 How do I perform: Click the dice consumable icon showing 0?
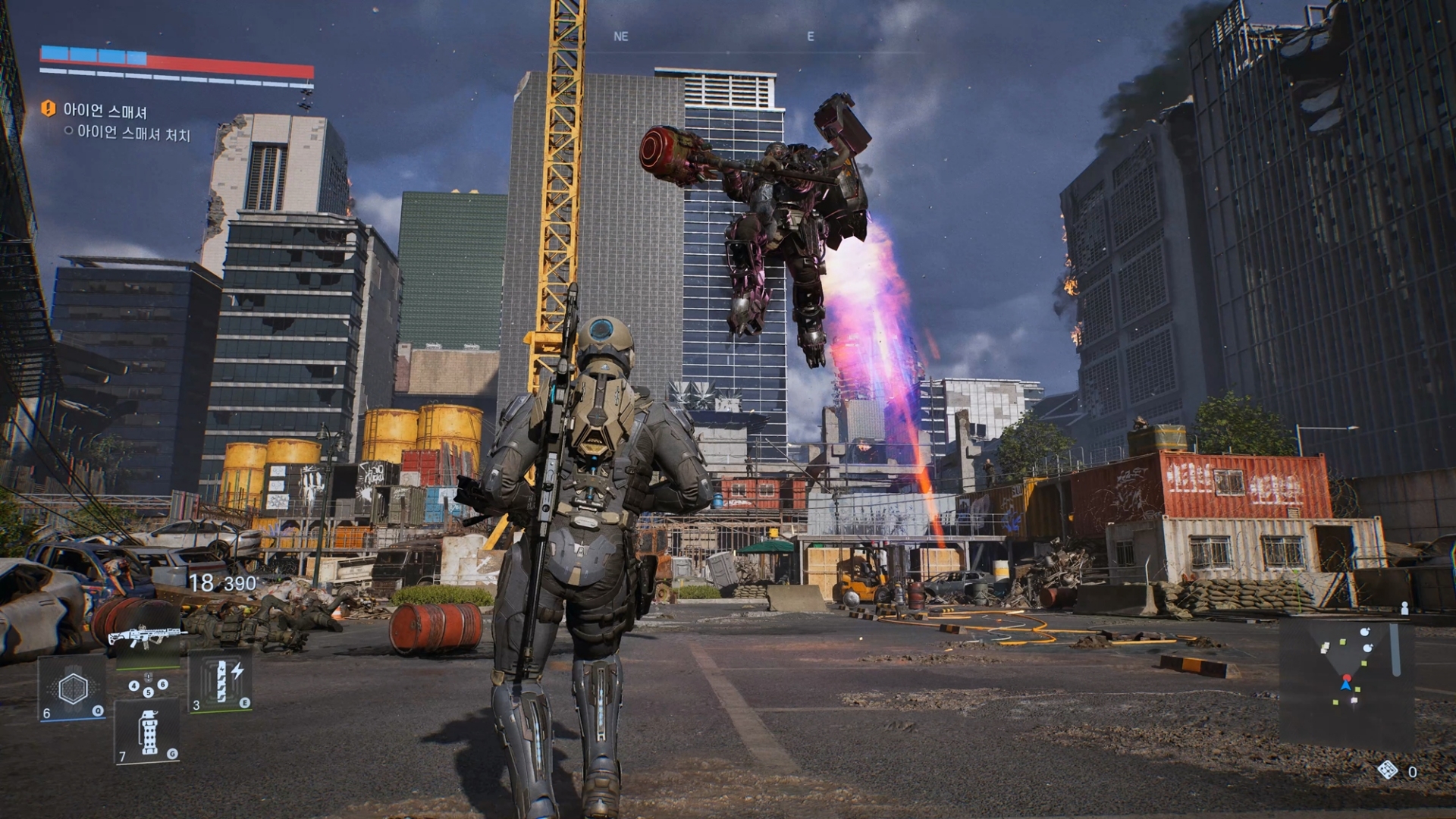tap(1388, 770)
